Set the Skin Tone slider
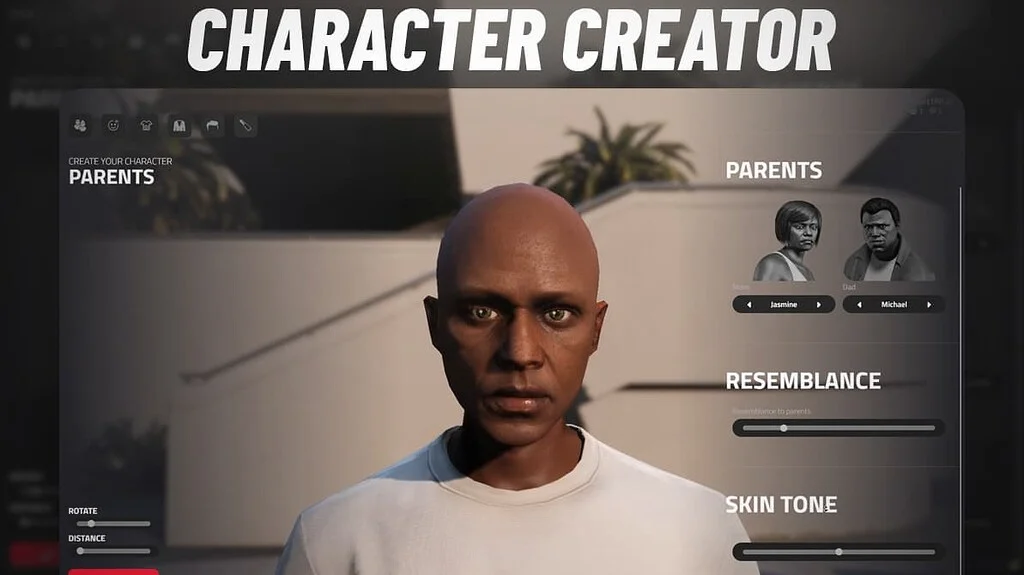Viewport: 1024px width, 575px height. pos(838,551)
